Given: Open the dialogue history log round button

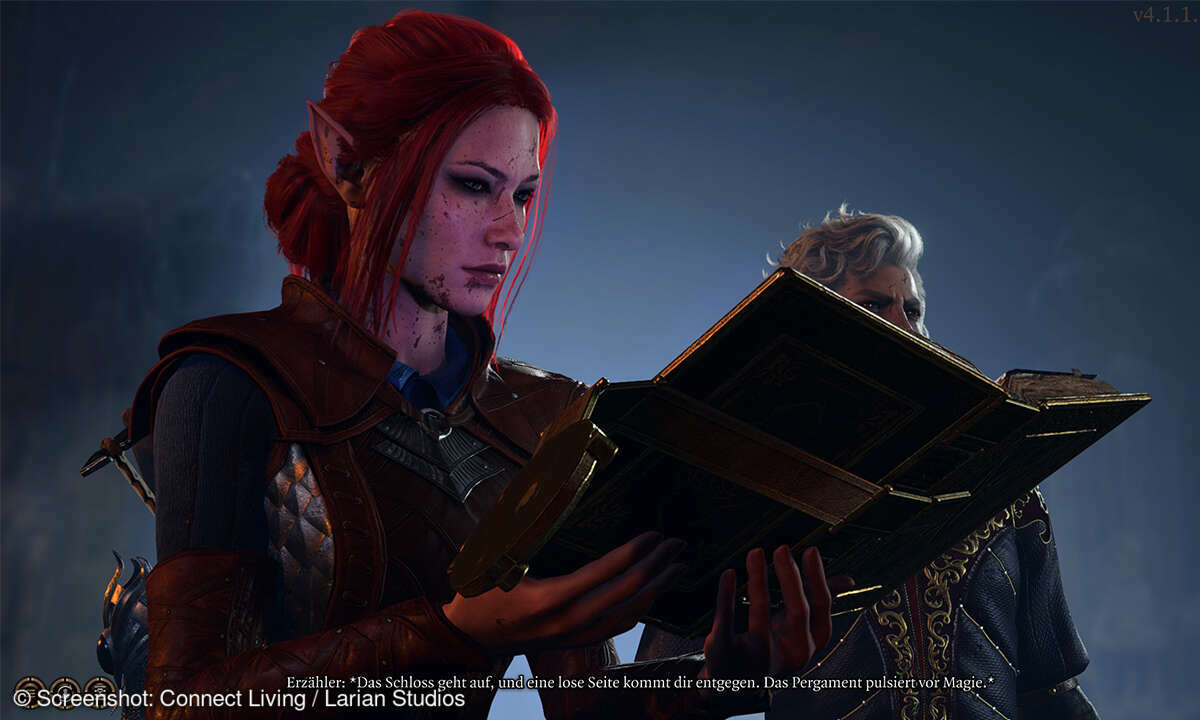Looking at the screenshot, I should 31,693.
